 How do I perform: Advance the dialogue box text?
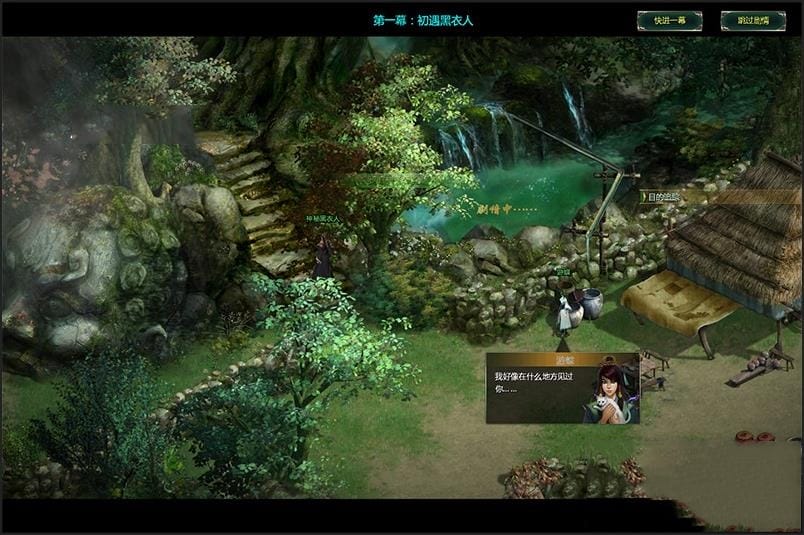[561, 388]
